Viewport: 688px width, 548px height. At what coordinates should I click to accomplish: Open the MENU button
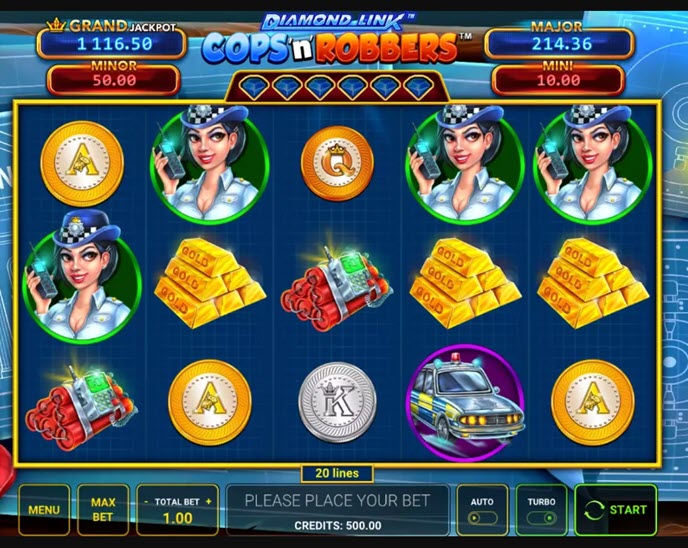pos(44,509)
